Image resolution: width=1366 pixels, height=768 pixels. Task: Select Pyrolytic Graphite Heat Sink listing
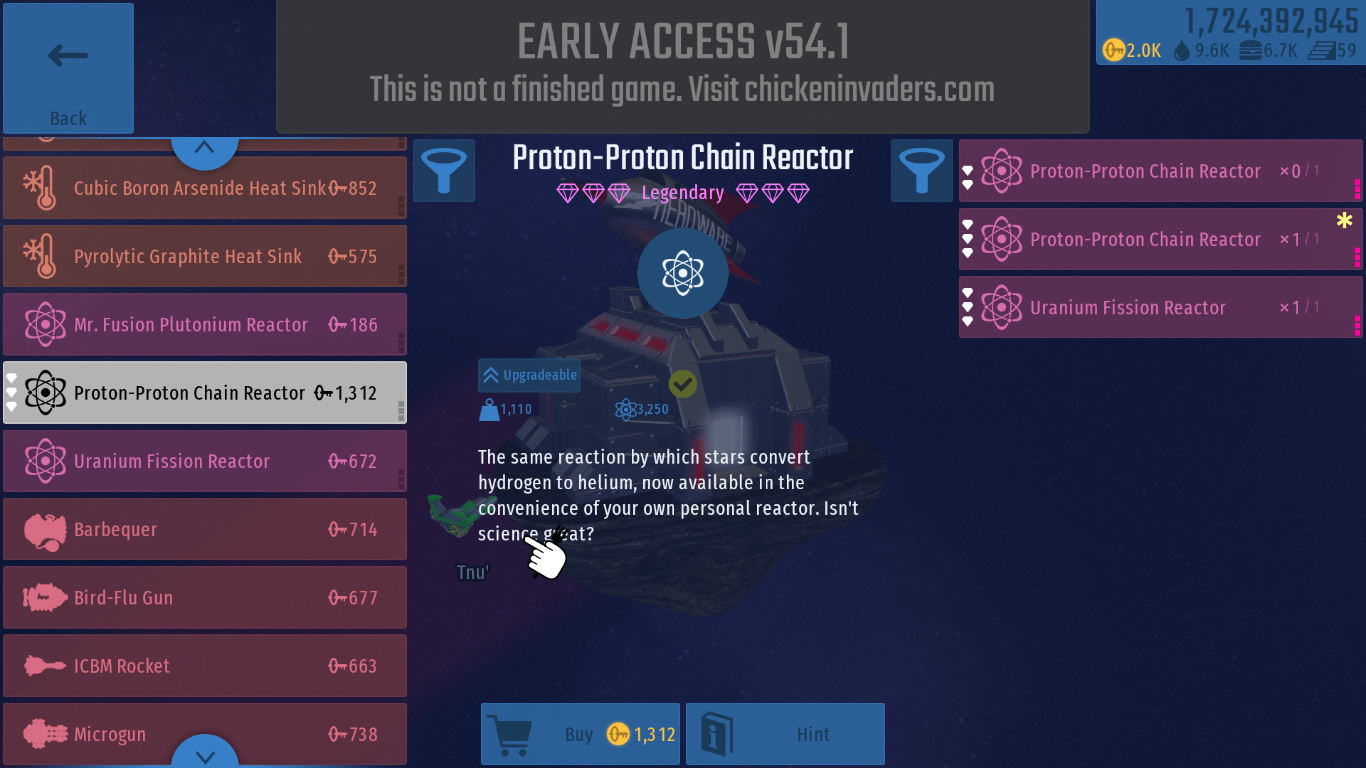[x=204, y=256]
